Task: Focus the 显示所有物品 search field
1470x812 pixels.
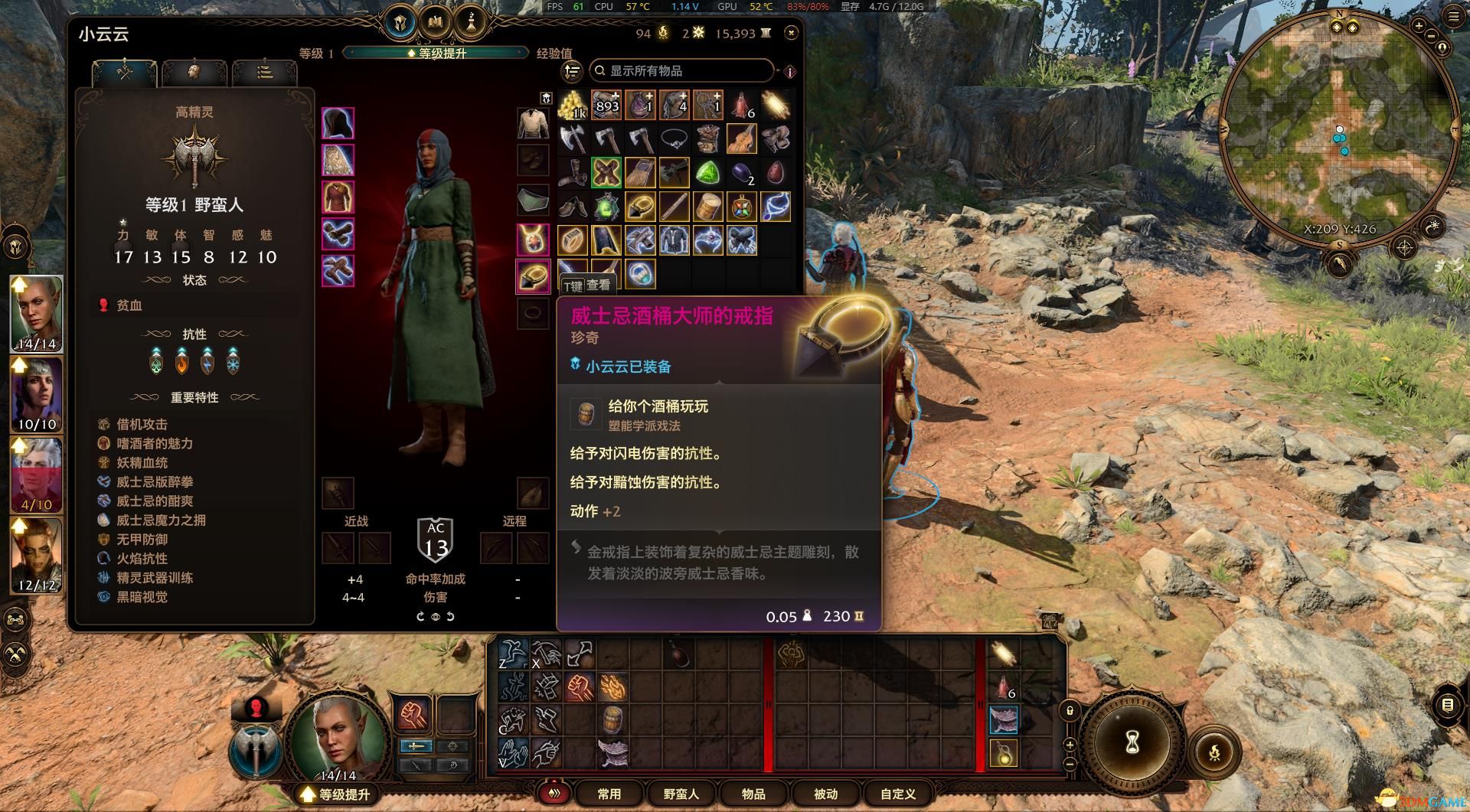Action: tap(681, 70)
